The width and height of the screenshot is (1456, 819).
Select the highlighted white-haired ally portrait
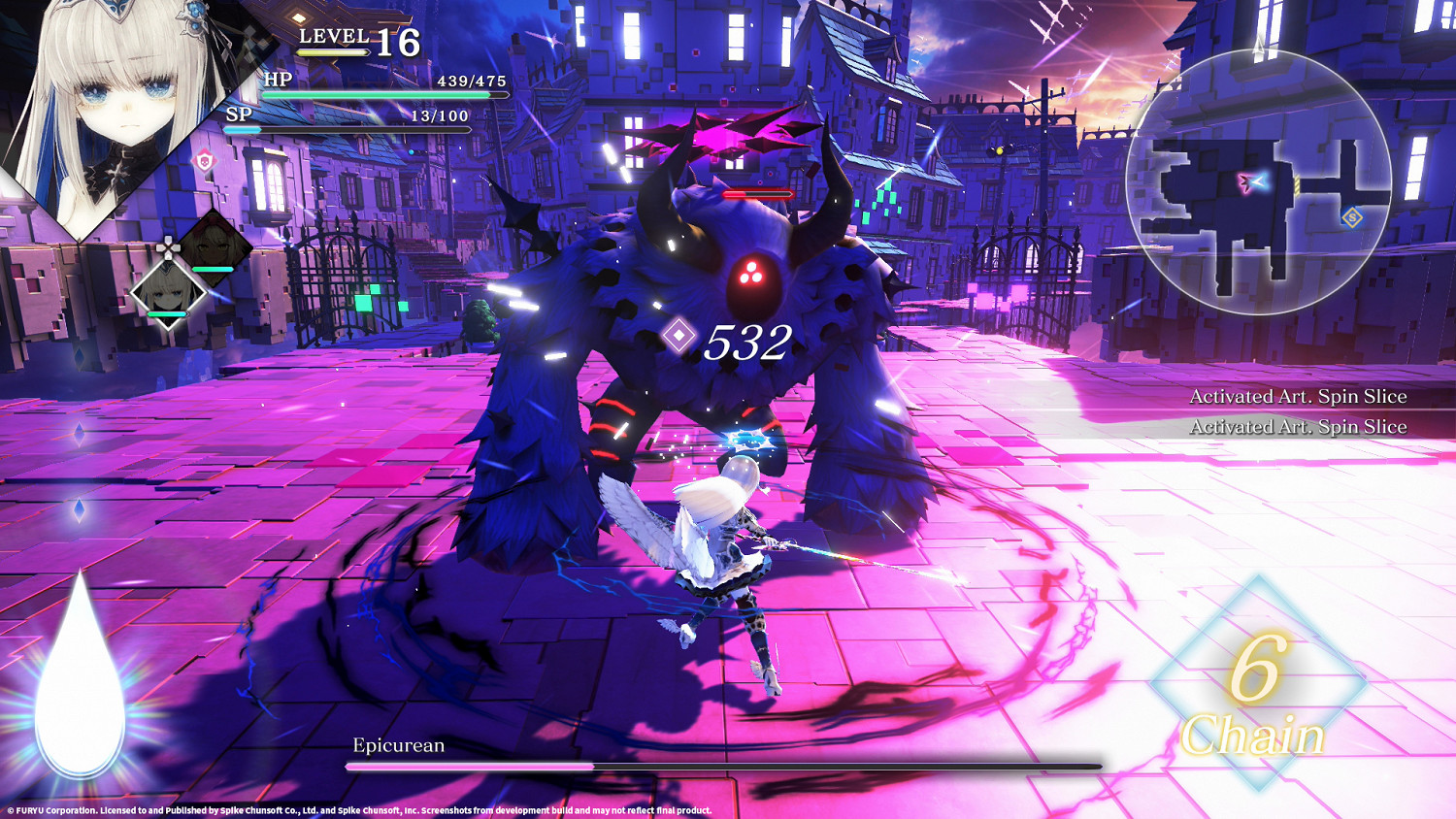[x=166, y=294]
